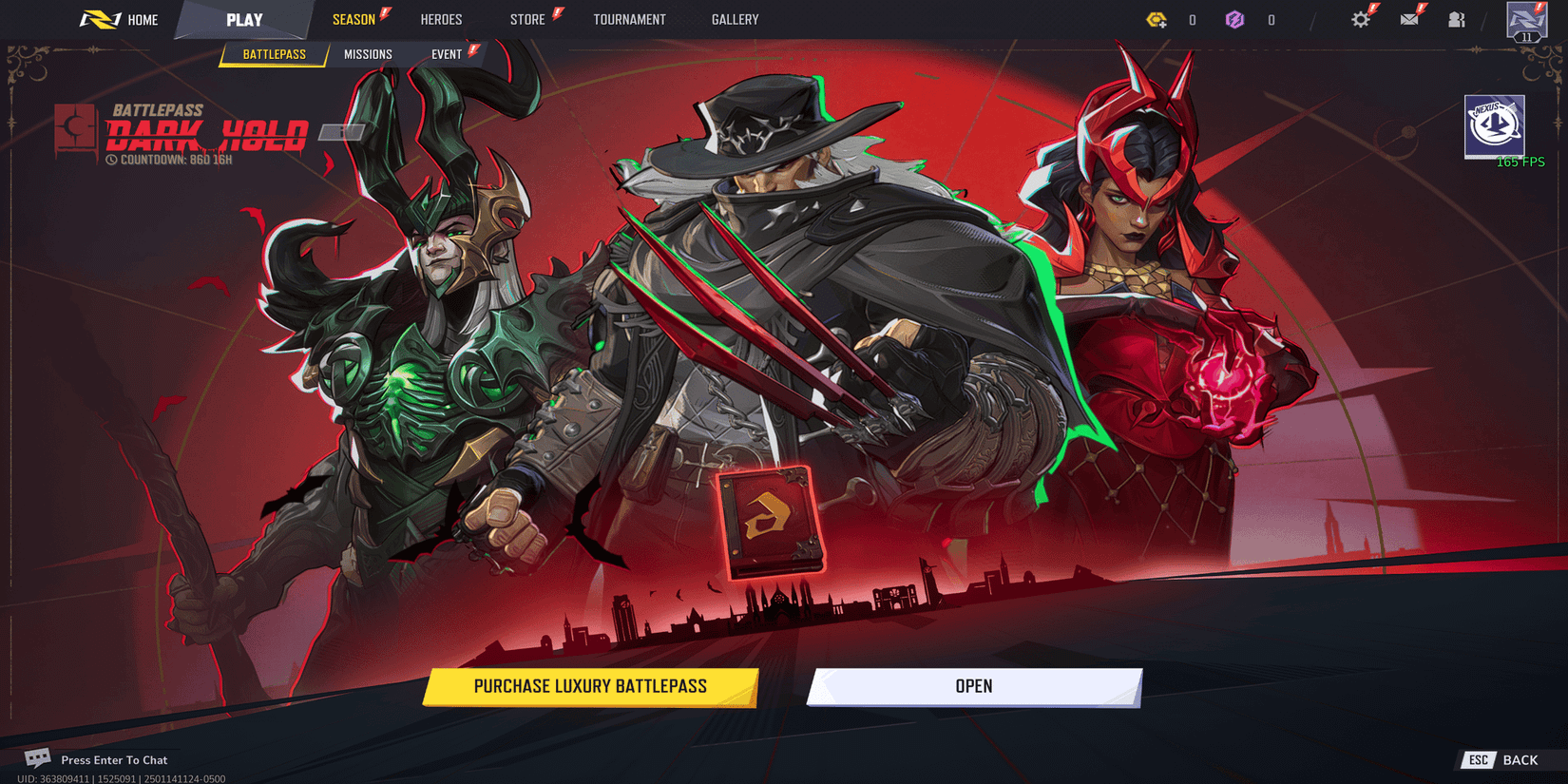Screen dimensions: 1568x784
Task: Open the SEASON menu
Action: click(x=355, y=19)
